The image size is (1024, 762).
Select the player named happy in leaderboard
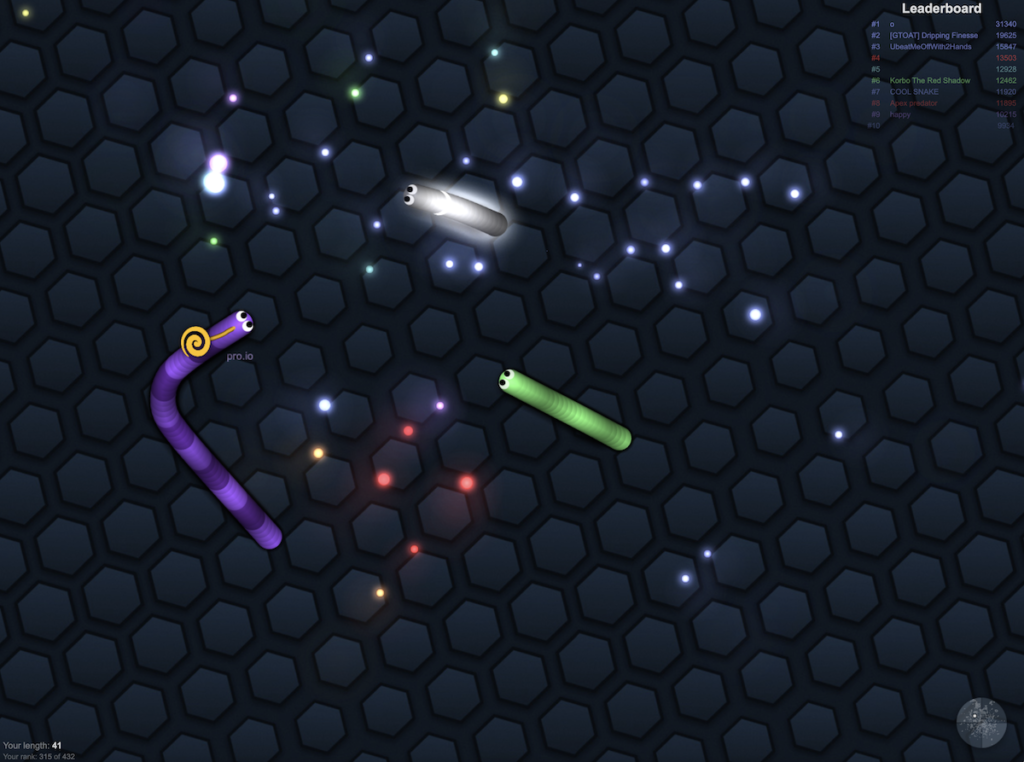(900, 114)
